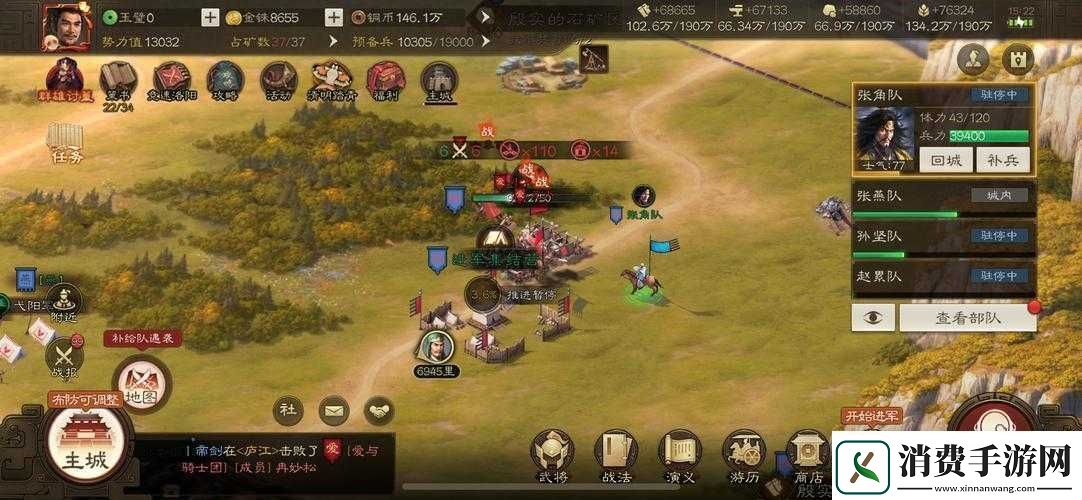Add more jade with the plus button
Viewport: 1082px width, 500px height.
click(210, 17)
